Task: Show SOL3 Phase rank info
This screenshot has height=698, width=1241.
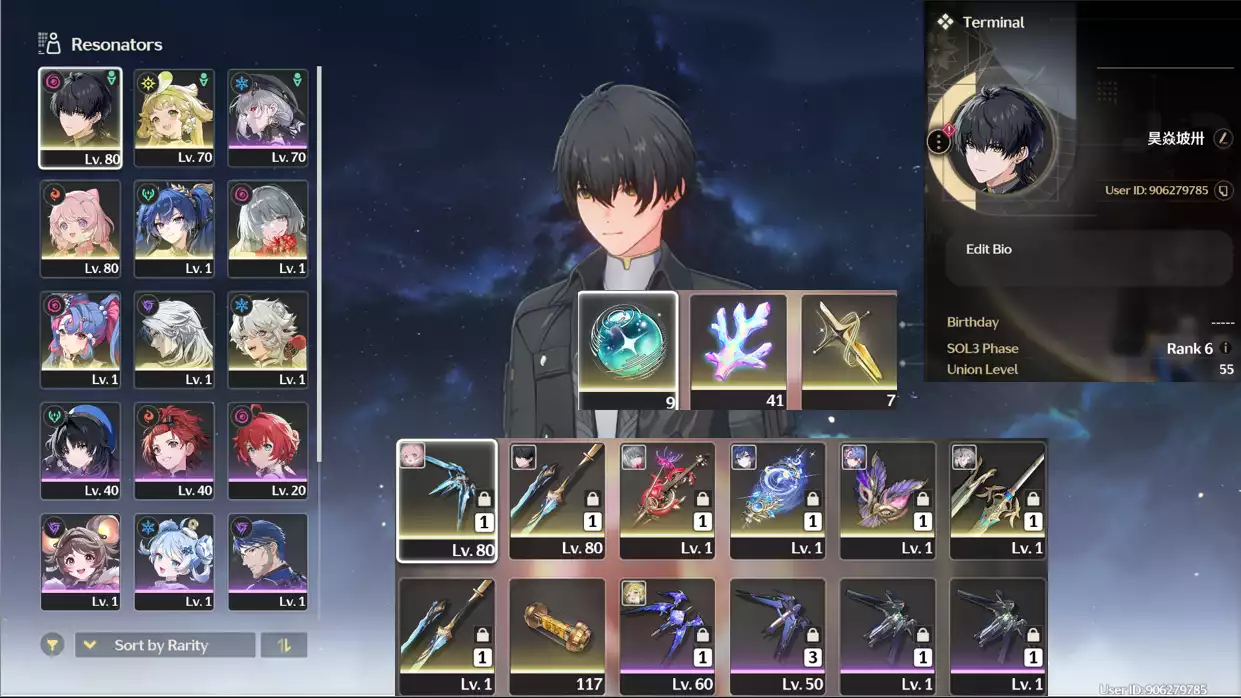Action: (1226, 348)
